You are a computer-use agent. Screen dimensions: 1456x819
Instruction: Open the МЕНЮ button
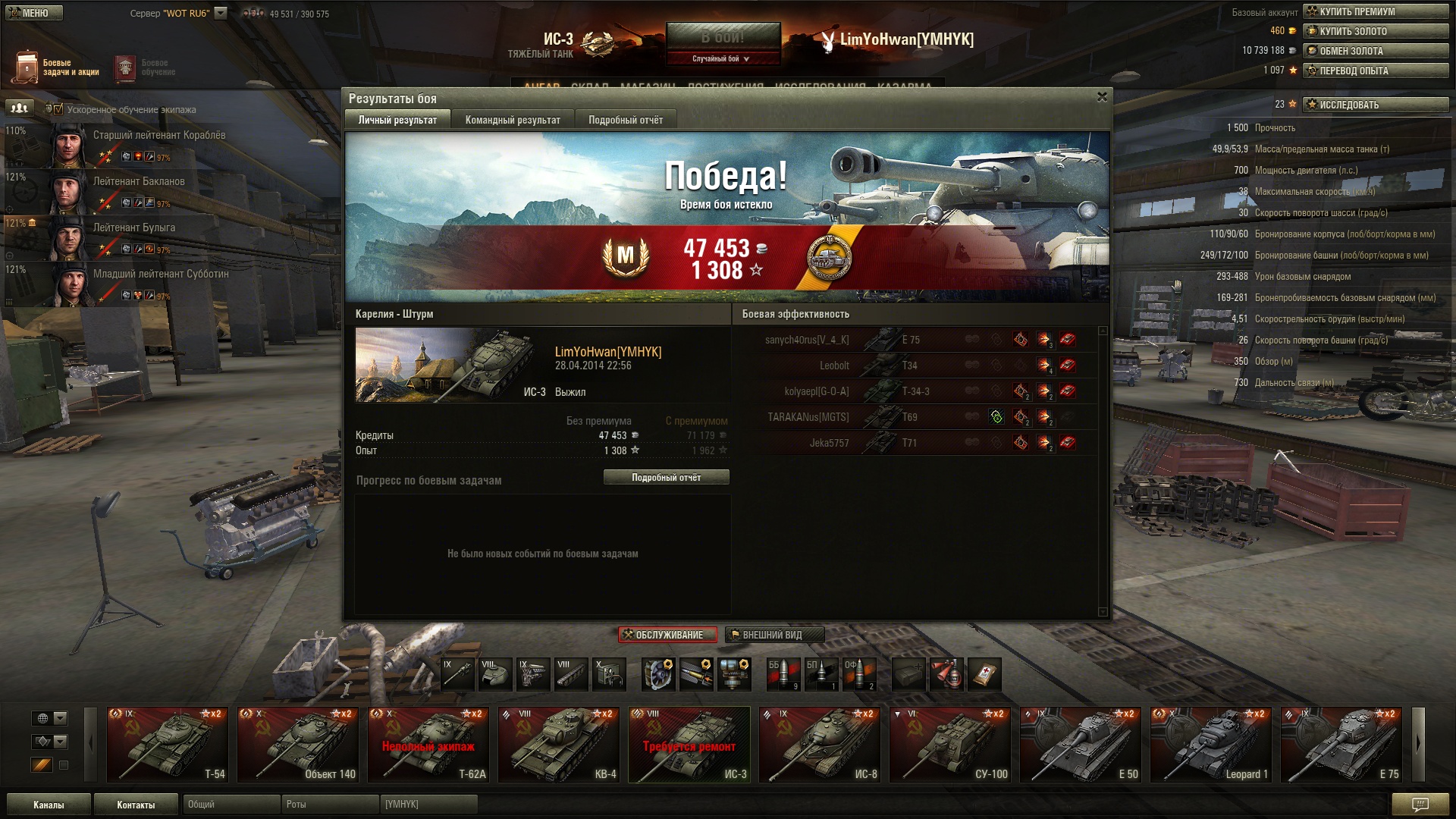[x=33, y=13]
